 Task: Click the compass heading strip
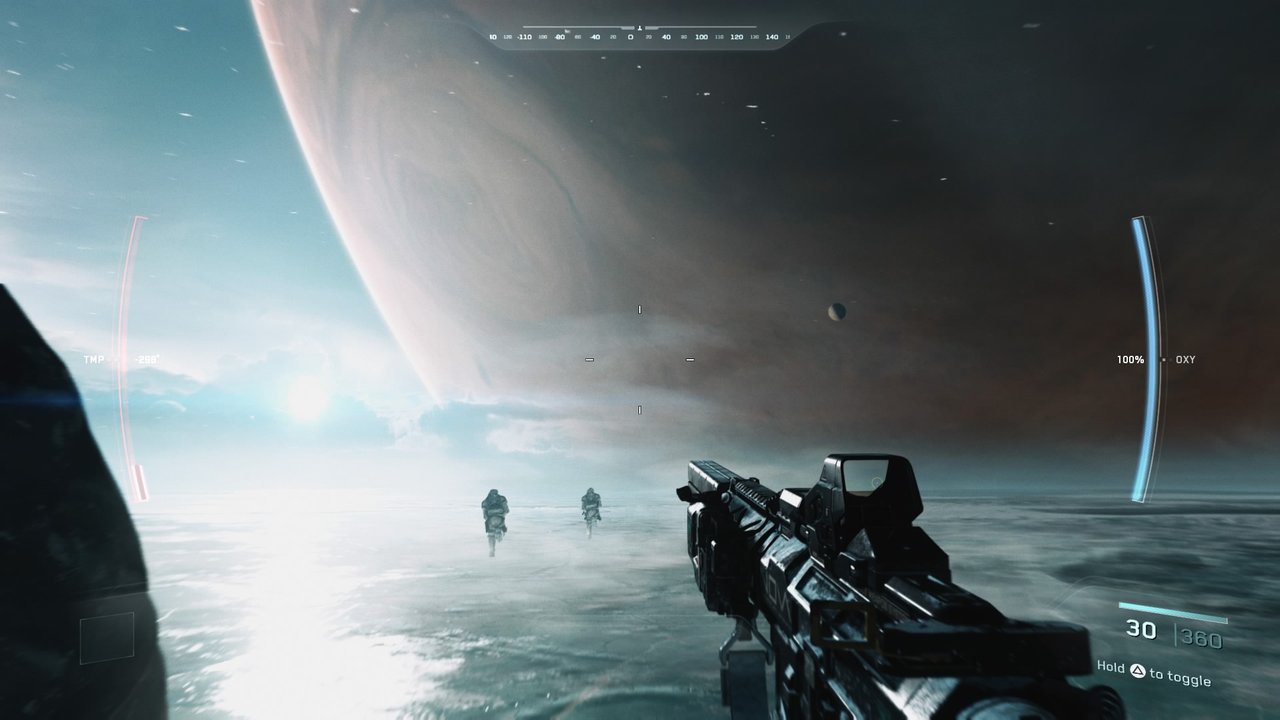(x=639, y=36)
